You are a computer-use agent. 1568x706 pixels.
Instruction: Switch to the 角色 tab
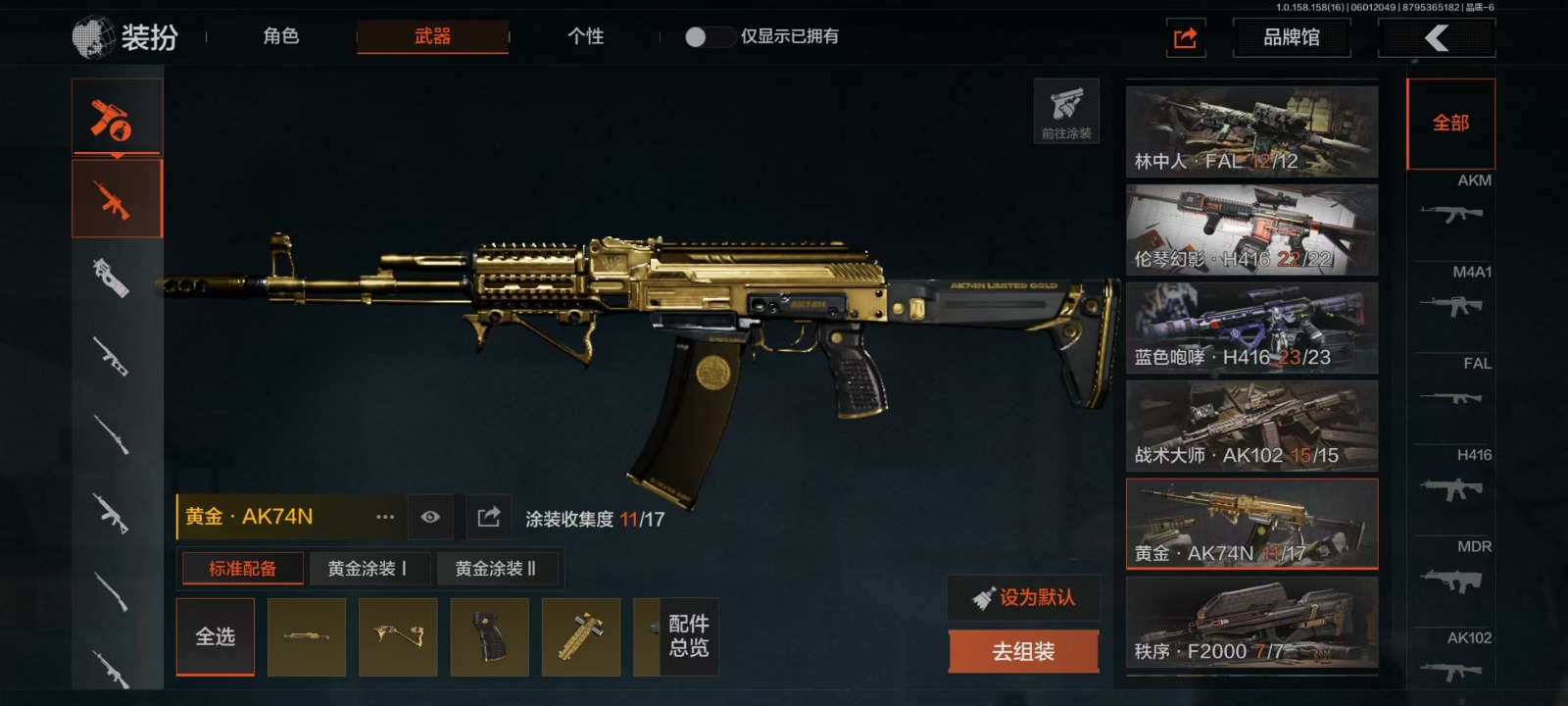coord(280,36)
